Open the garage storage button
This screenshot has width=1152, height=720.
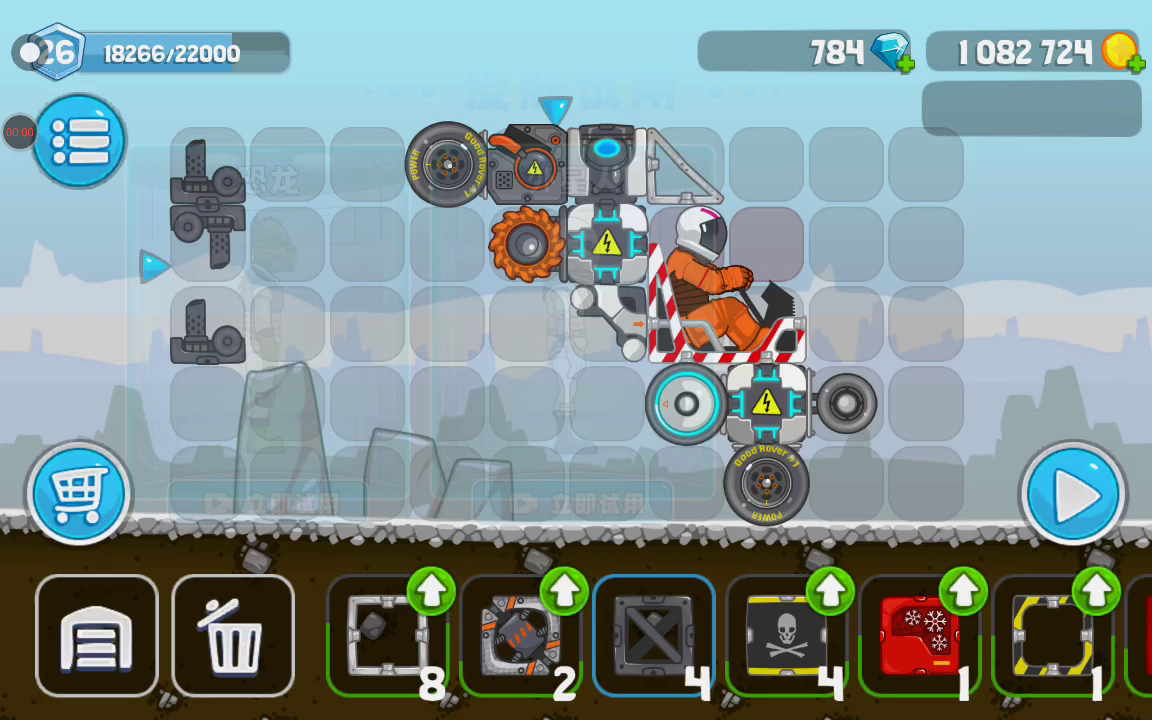[x=97, y=636]
